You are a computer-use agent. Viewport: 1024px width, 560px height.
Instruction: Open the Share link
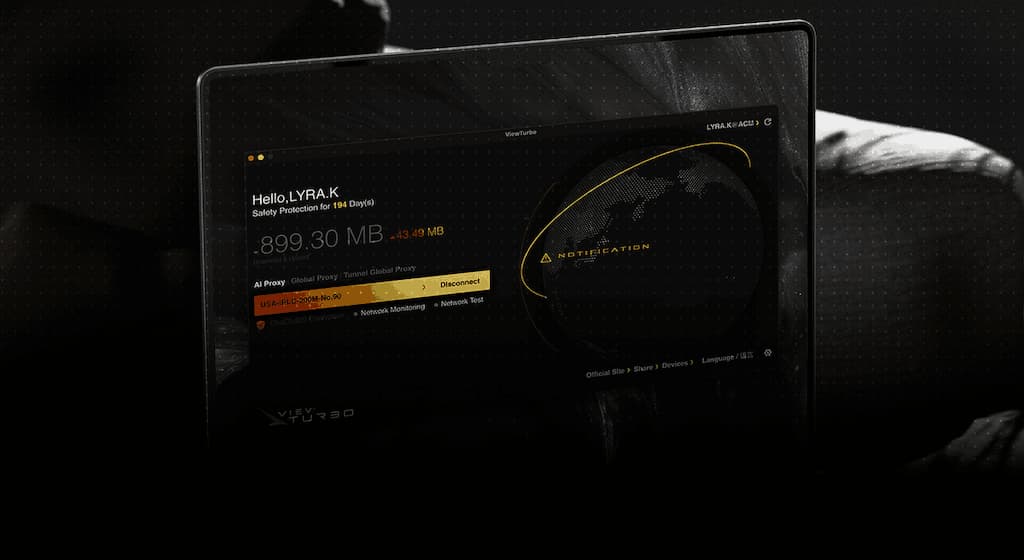click(x=643, y=368)
